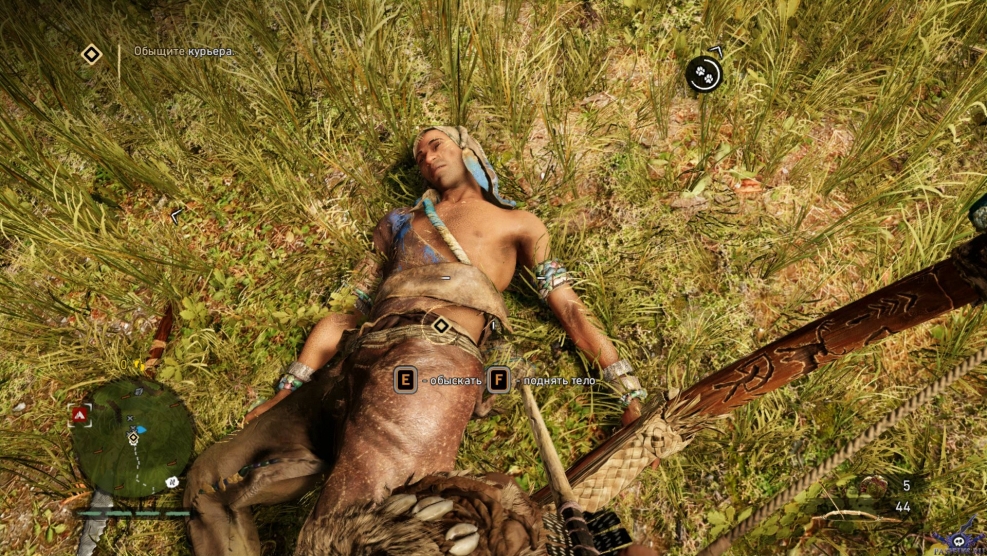987x556 pixels.
Task: Select the beast companion paw icon
Action: pos(704,73)
